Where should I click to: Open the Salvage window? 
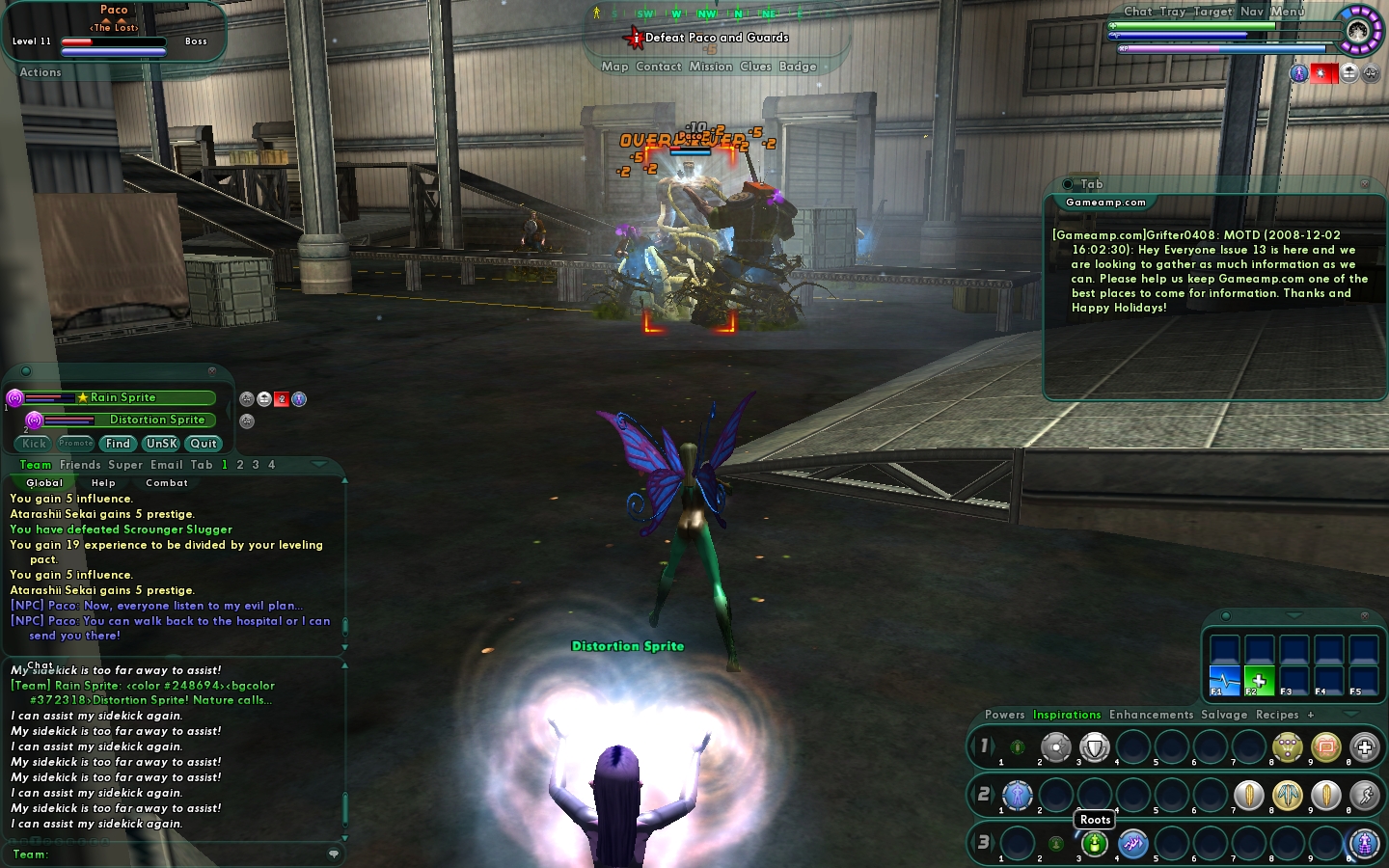point(1224,715)
